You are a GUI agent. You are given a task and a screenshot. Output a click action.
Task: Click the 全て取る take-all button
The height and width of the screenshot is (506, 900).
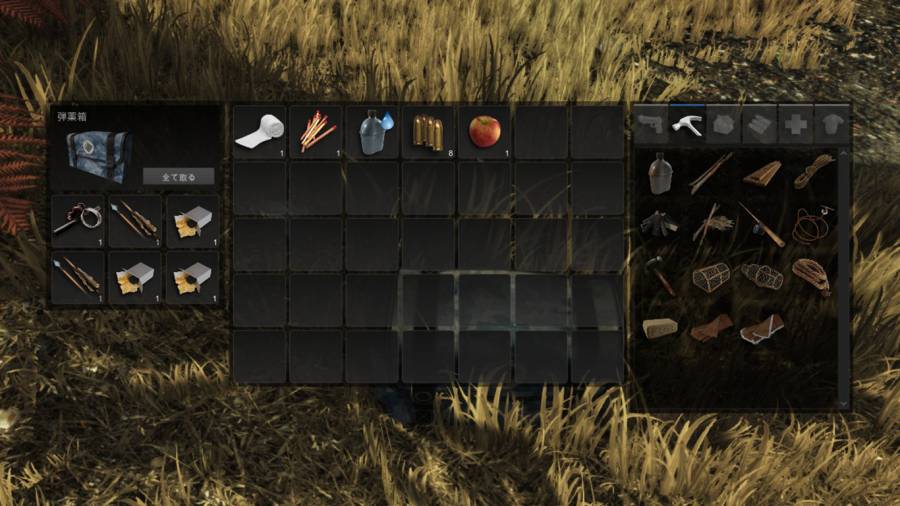[179, 177]
